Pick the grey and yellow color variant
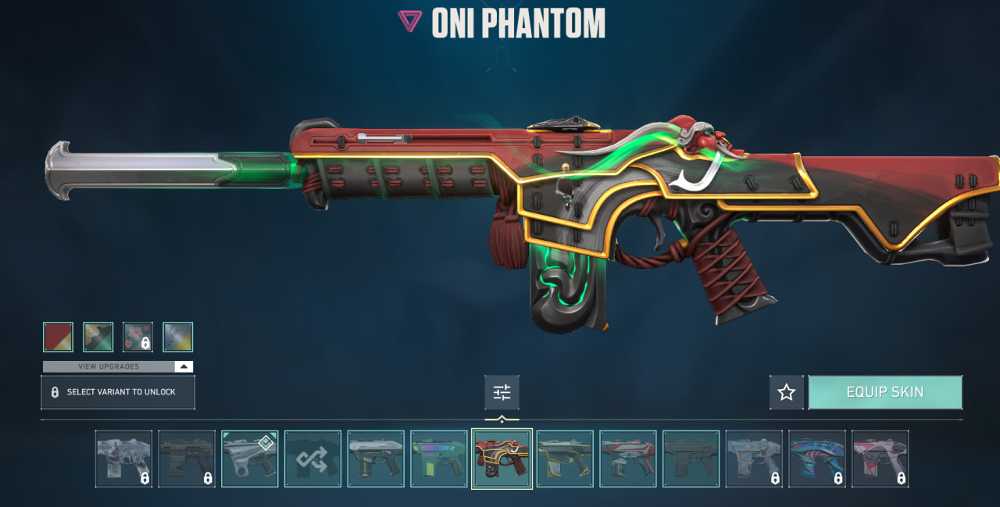This screenshot has width=1000, height=507. pyautogui.click(x=178, y=337)
